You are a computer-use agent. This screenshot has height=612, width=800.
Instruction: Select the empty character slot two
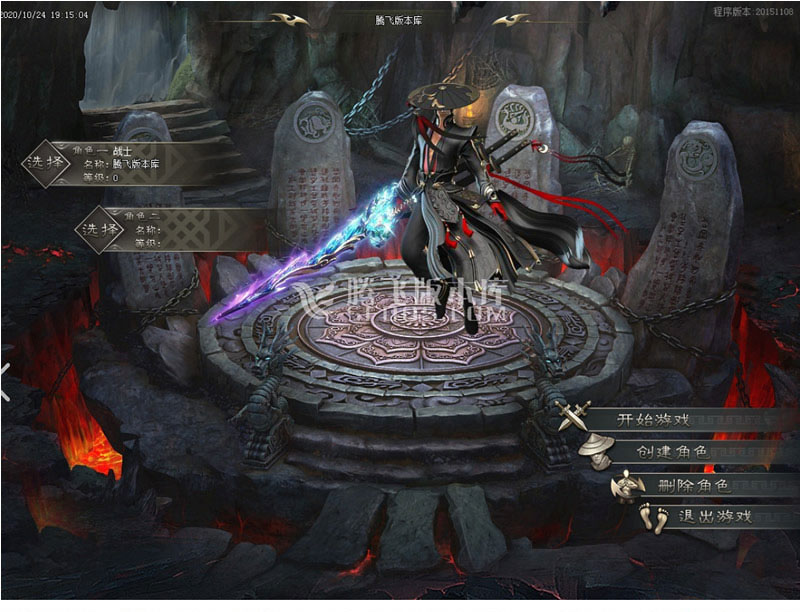100,229
